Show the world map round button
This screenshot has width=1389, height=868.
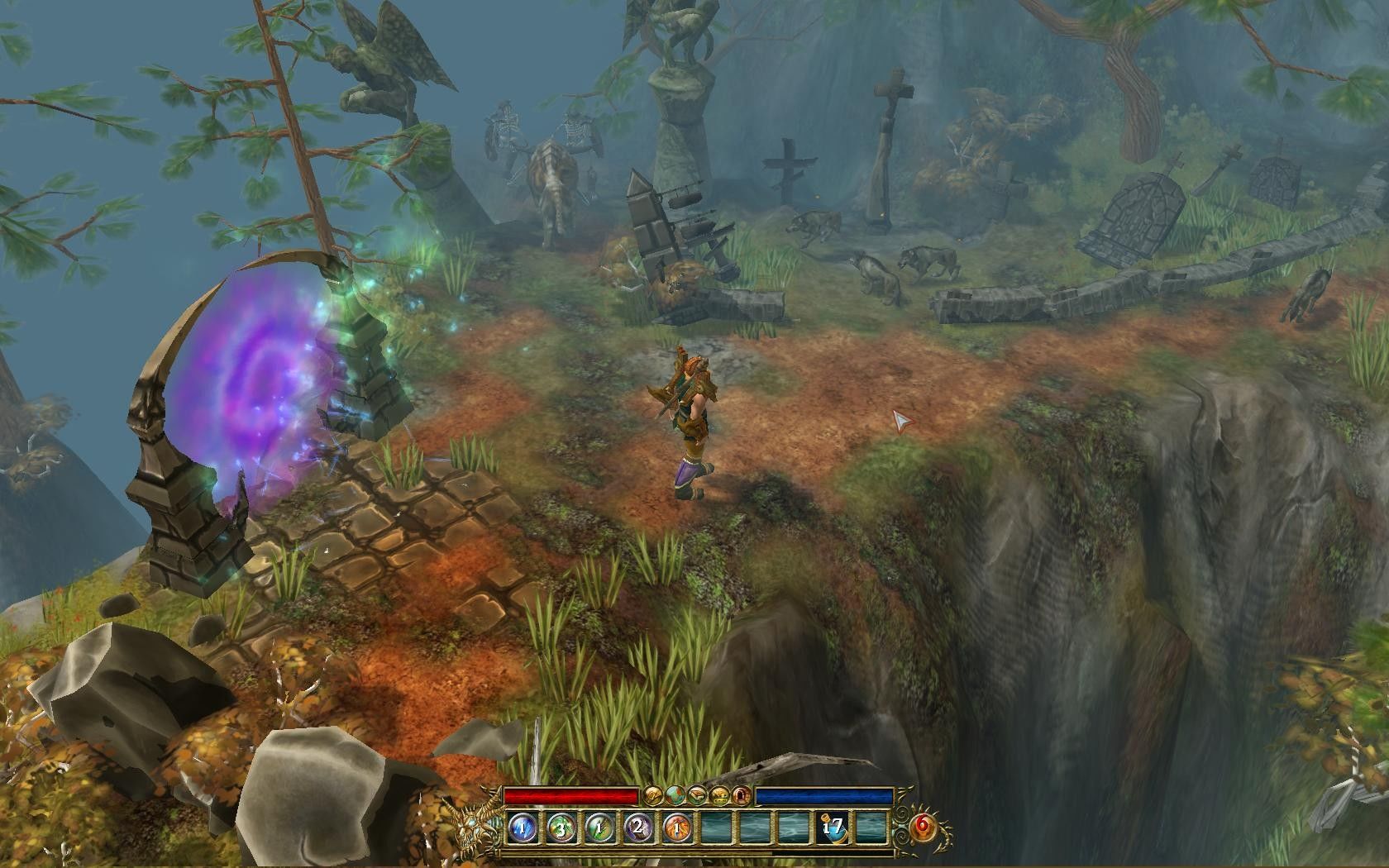click(675, 796)
